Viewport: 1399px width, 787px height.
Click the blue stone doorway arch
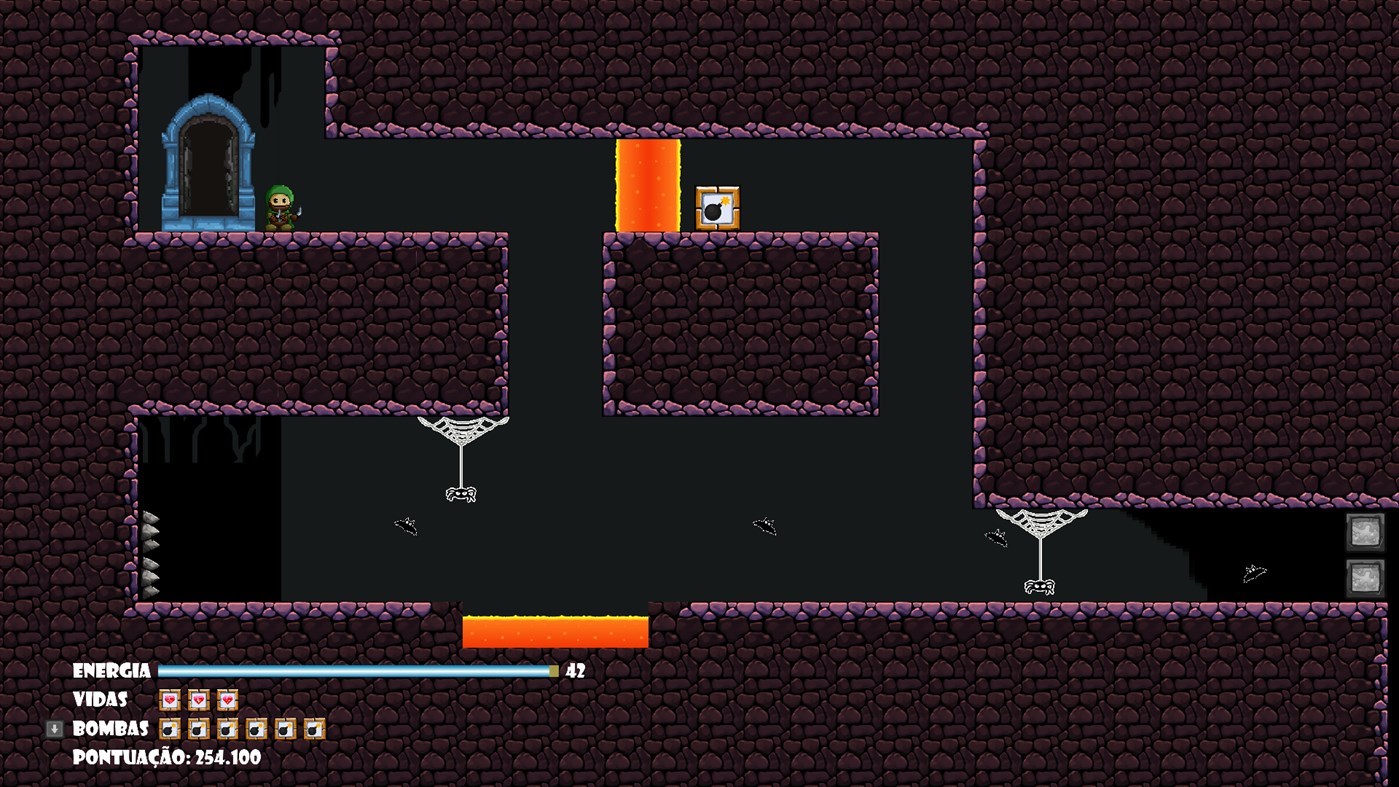[x=208, y=160]
